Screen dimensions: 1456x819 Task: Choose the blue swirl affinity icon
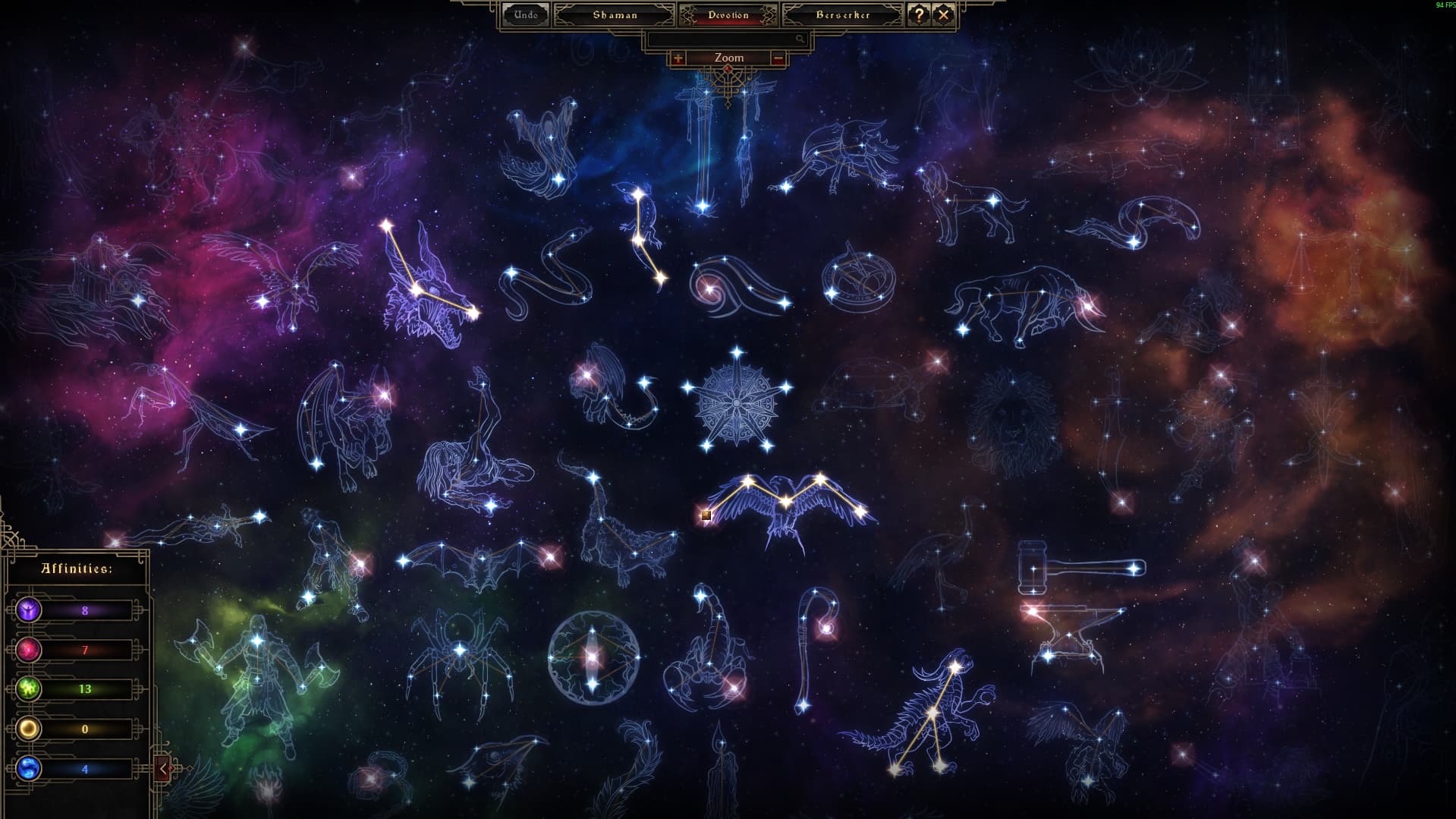click(x=30, y=768)
